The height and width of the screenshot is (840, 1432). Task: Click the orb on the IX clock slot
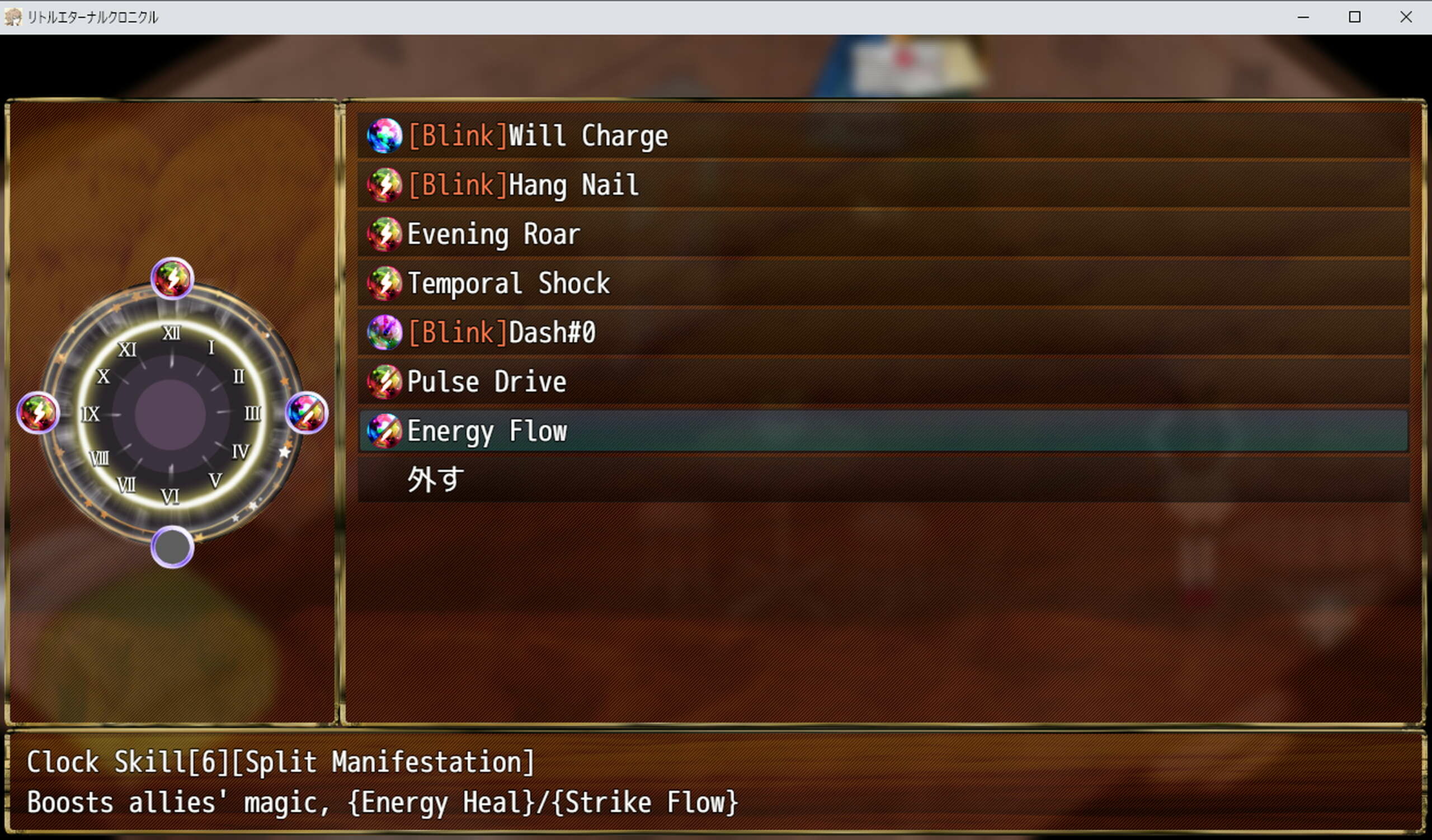point(37,413)
